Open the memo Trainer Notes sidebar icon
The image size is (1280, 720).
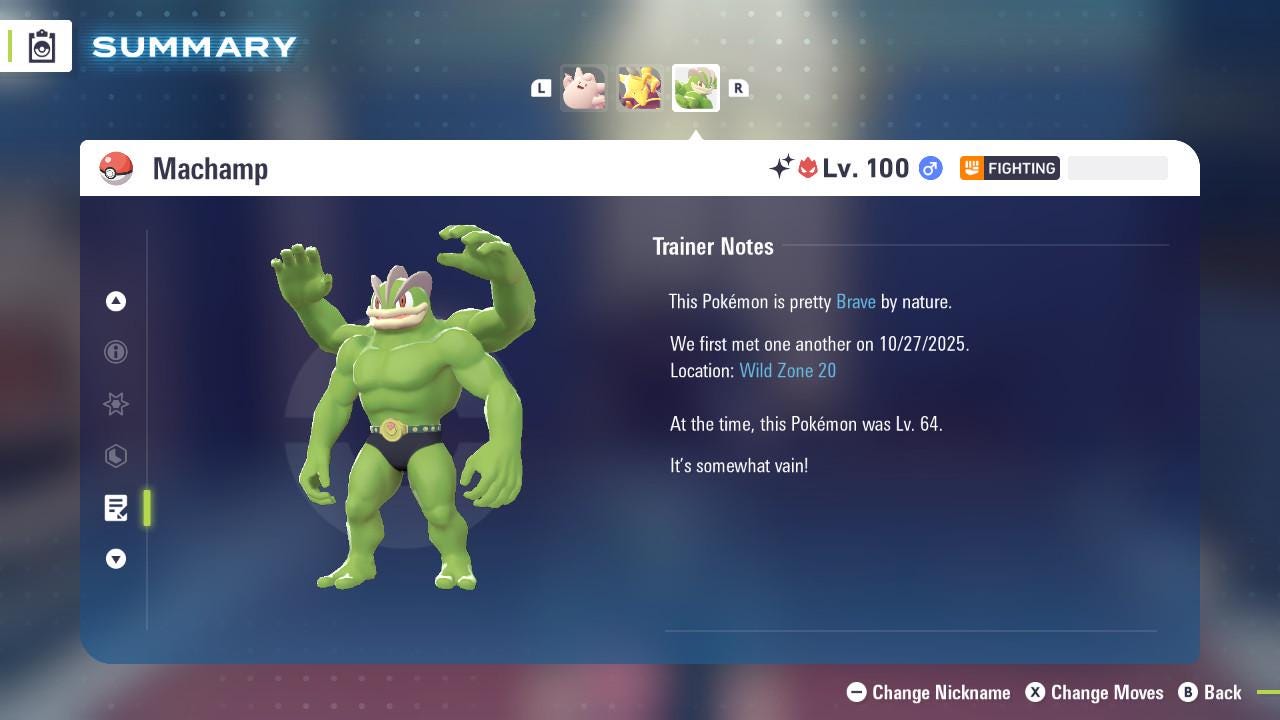[x=116, y=508]
